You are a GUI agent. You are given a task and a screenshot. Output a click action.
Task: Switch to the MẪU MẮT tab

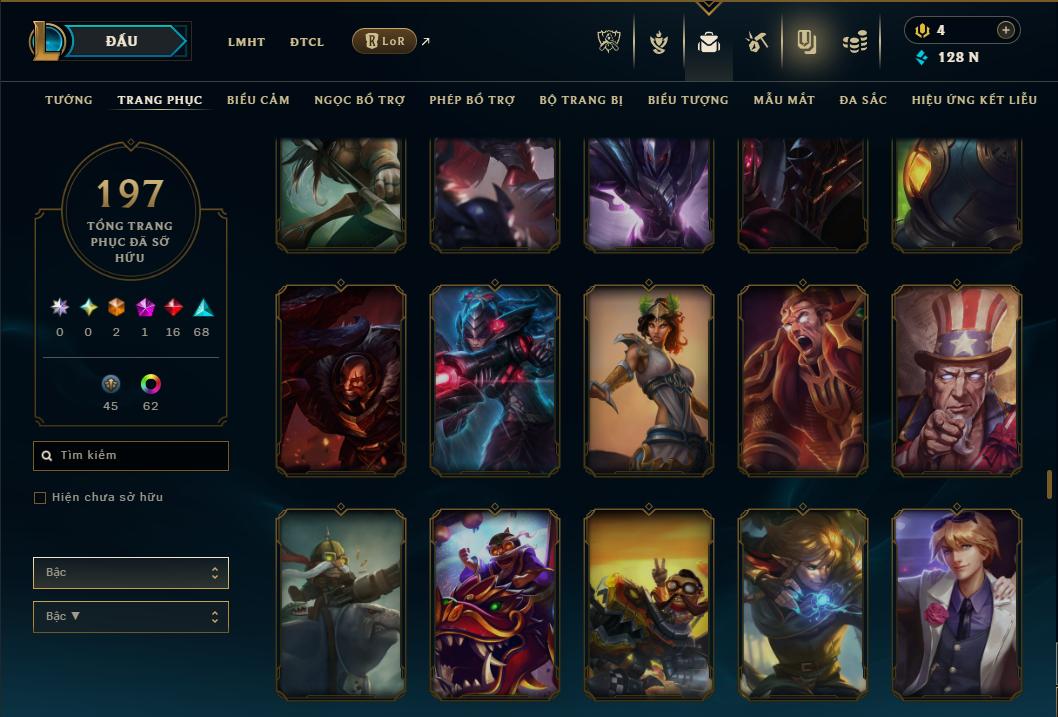[x=784, y=100]
